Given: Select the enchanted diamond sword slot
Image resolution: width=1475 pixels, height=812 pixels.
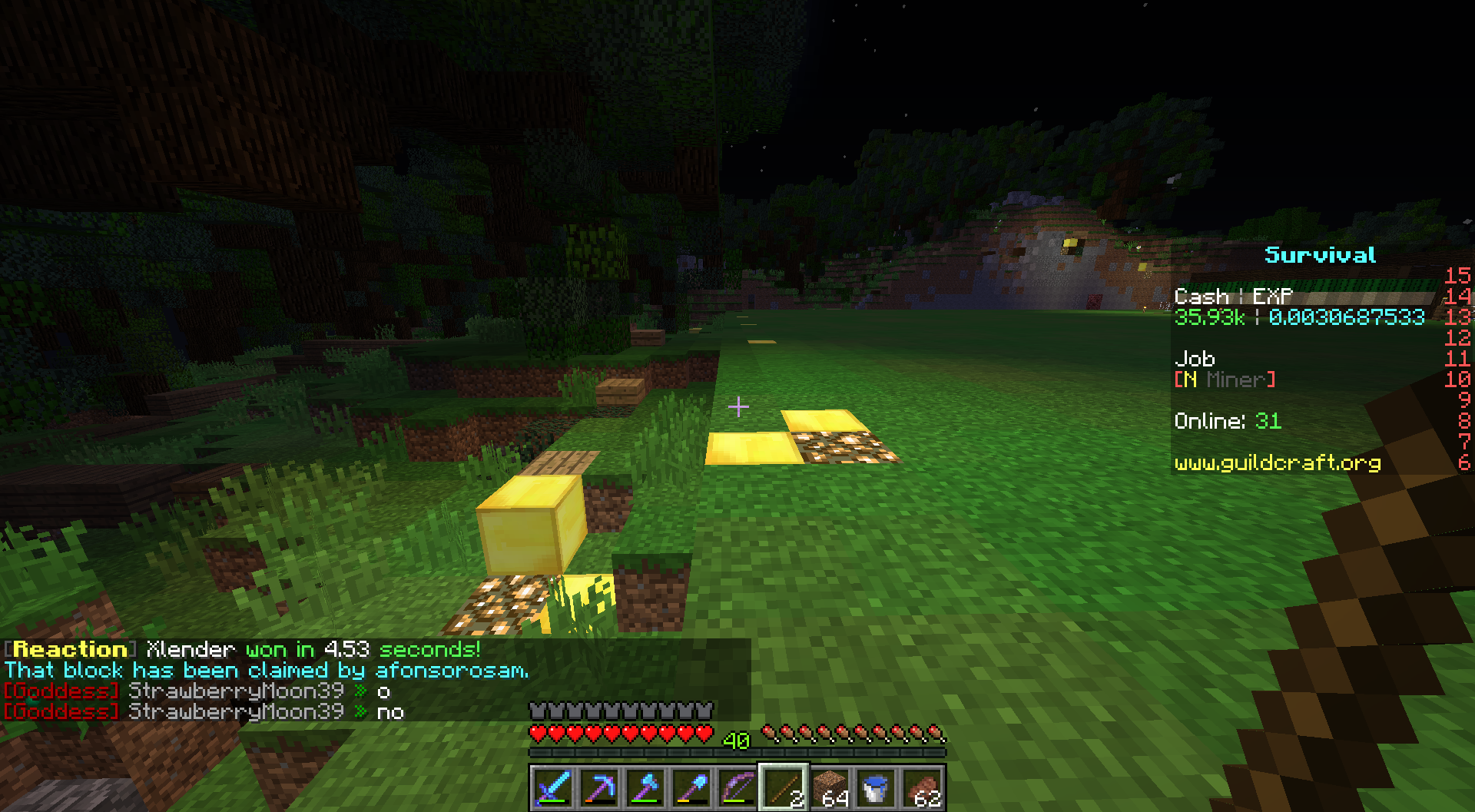Looking at the screenshot, I should click(x=553, y=788).
